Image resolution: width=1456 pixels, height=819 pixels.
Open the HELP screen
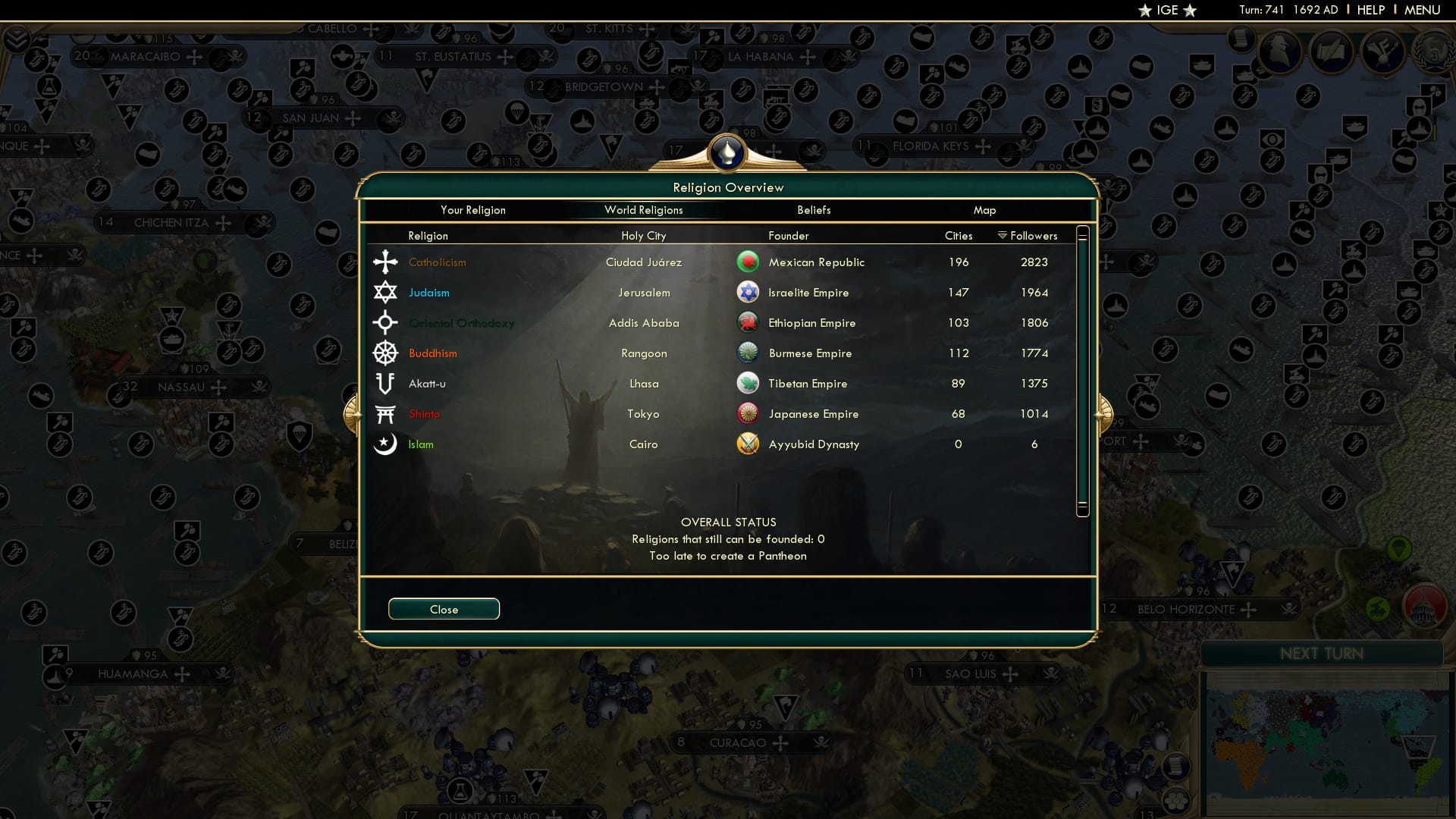[1372, 10]
